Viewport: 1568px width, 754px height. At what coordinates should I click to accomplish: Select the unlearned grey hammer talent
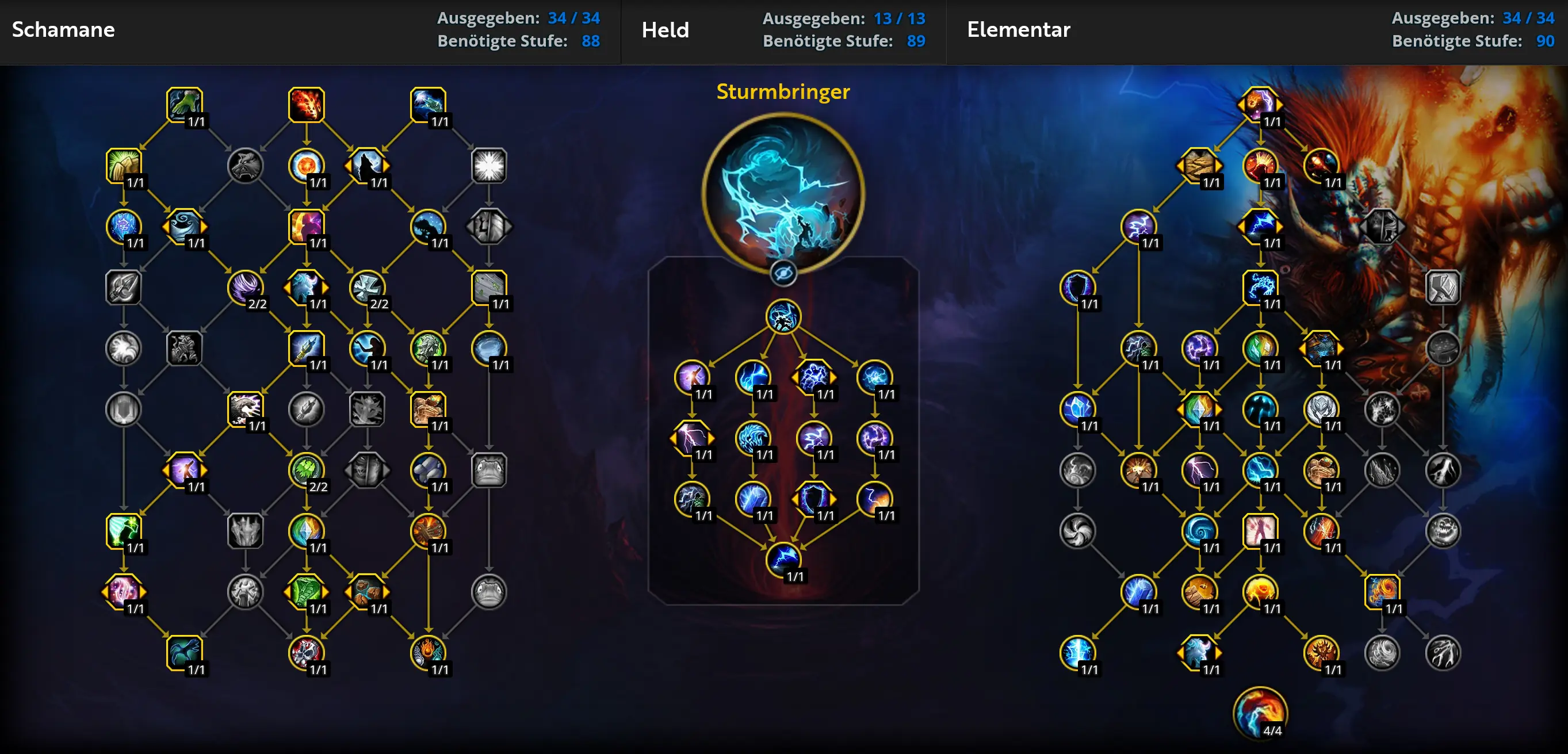pos(1442,286)
